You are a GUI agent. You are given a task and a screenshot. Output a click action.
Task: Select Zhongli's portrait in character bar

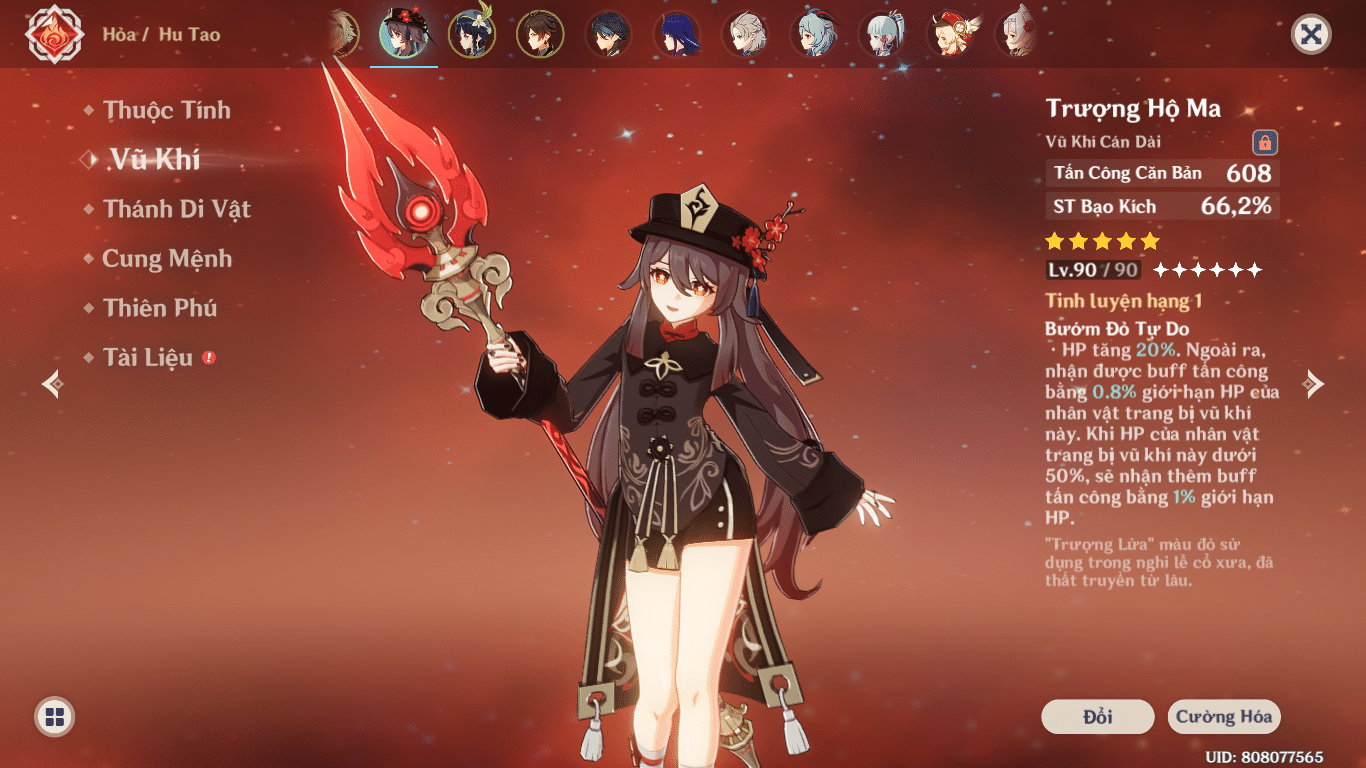click(540, 34)
